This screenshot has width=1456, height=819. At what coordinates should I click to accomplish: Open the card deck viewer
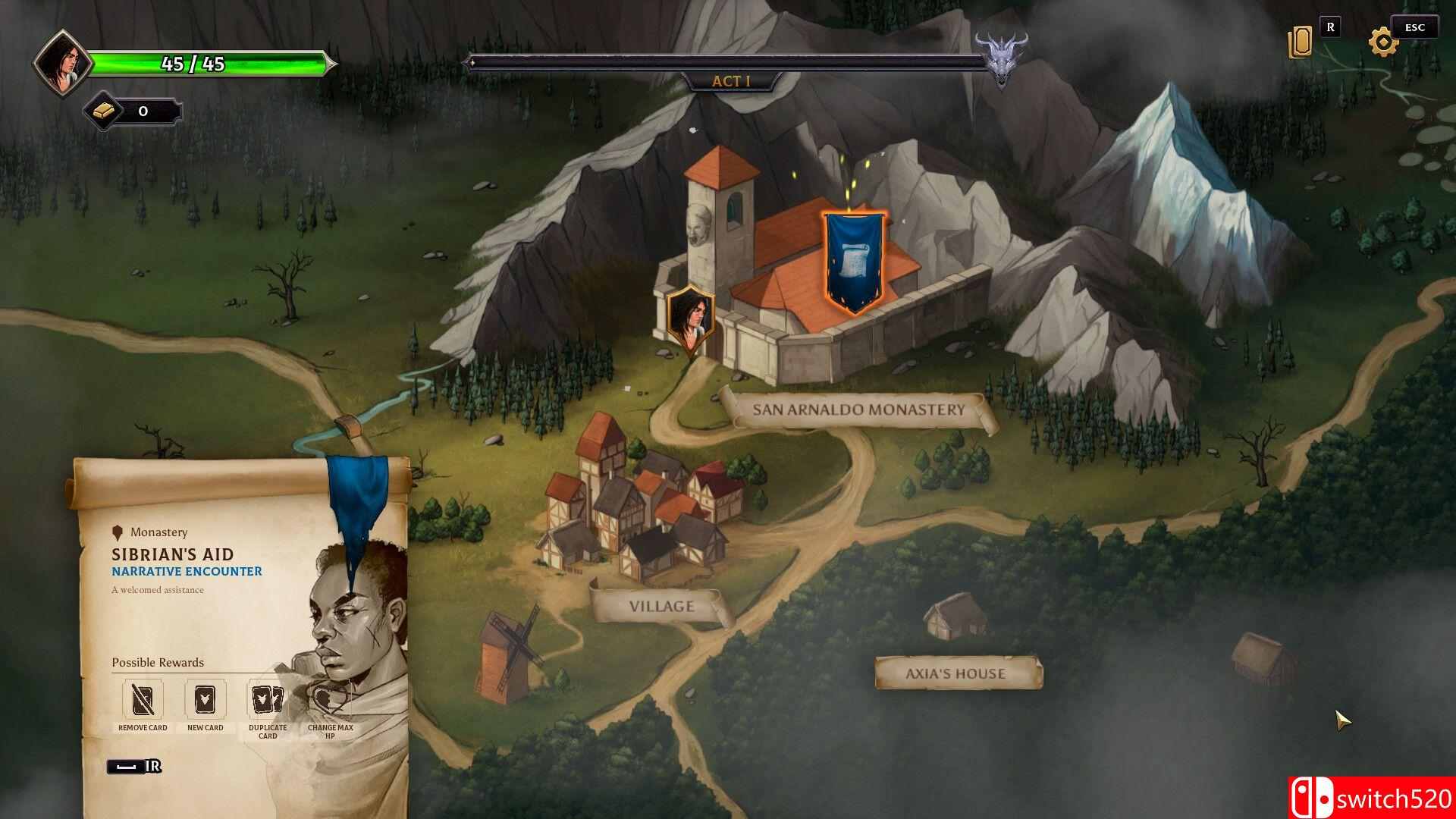(1300, 42)
